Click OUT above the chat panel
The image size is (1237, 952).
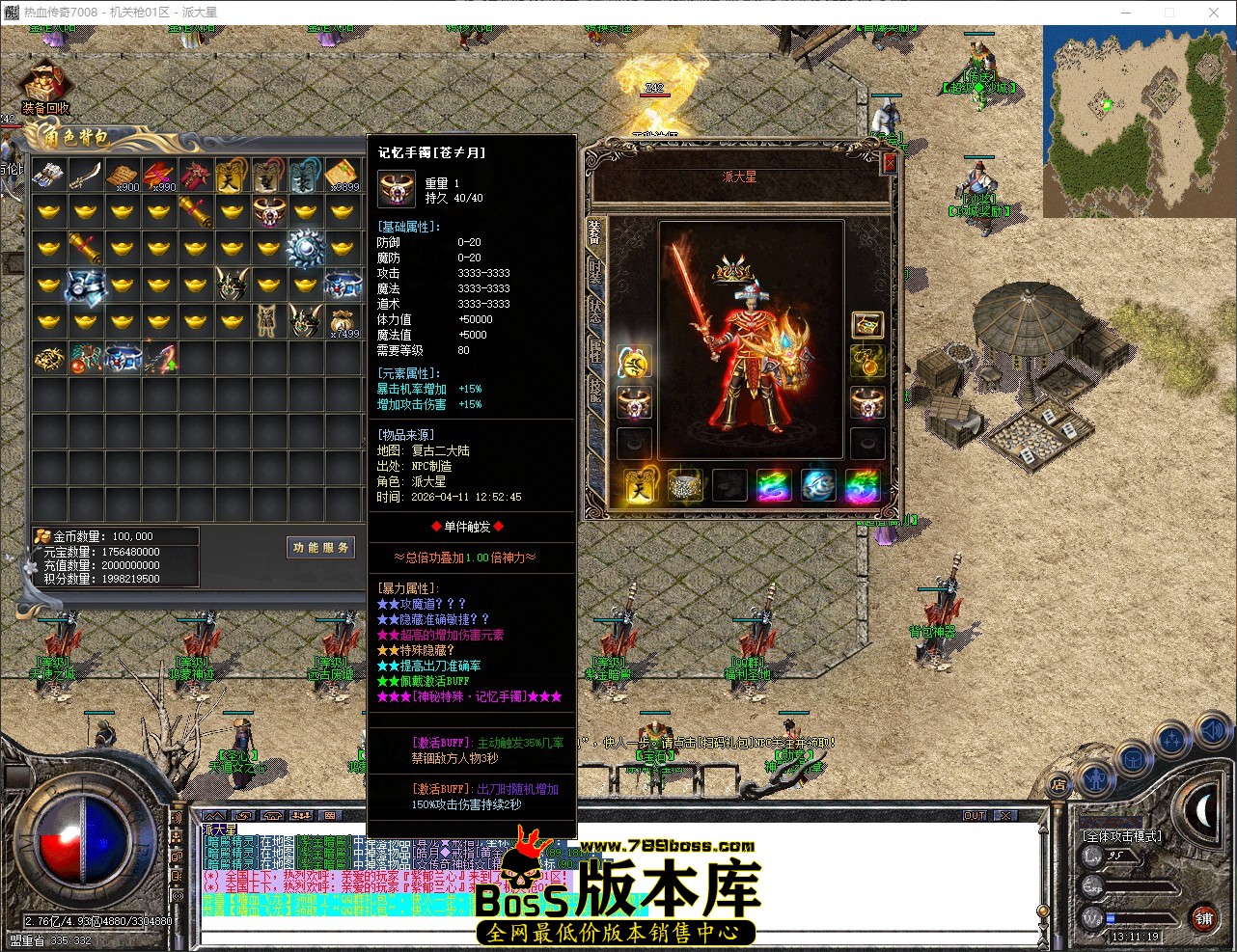point(975,814)
